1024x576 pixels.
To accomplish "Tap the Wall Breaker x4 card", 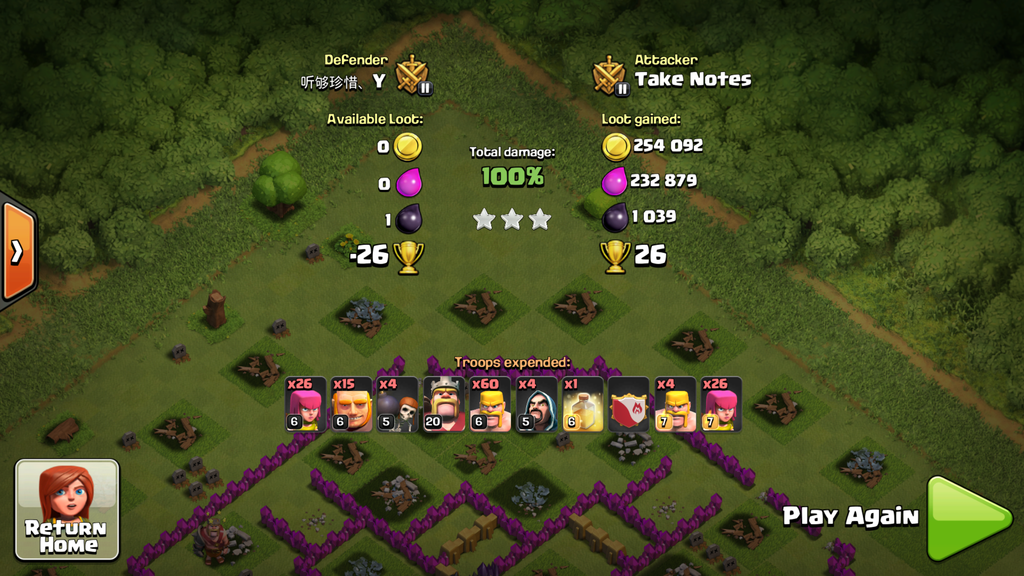I will tap(397, 404).
